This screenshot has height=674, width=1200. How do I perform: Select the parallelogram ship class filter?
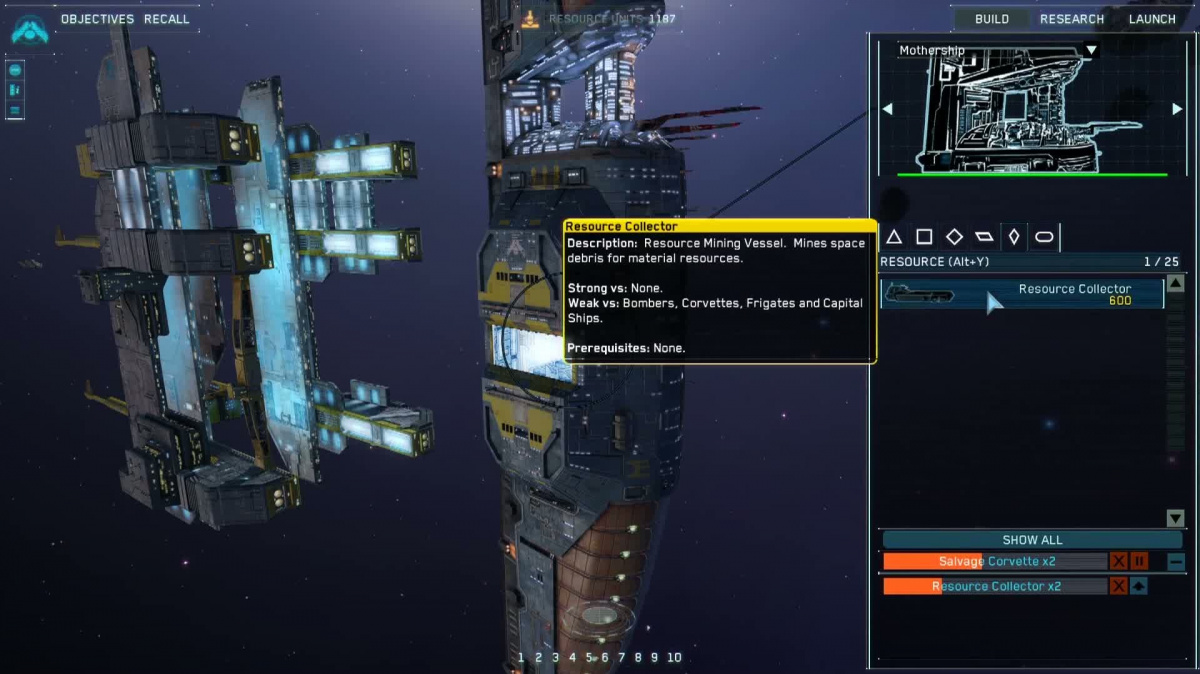(984, 237)
